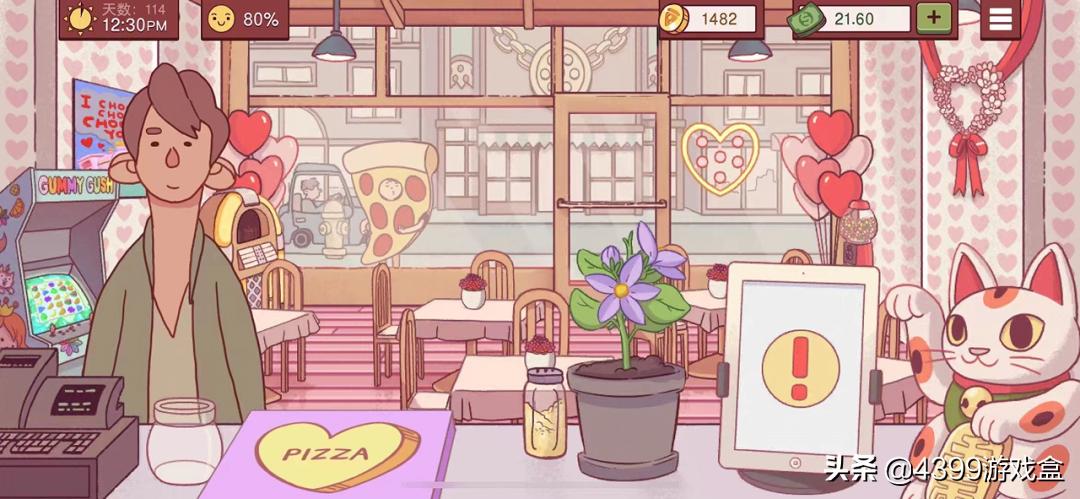Open the hamburger menu
This screenshot has height=499, width=1080.
(x=1000, y=18)
